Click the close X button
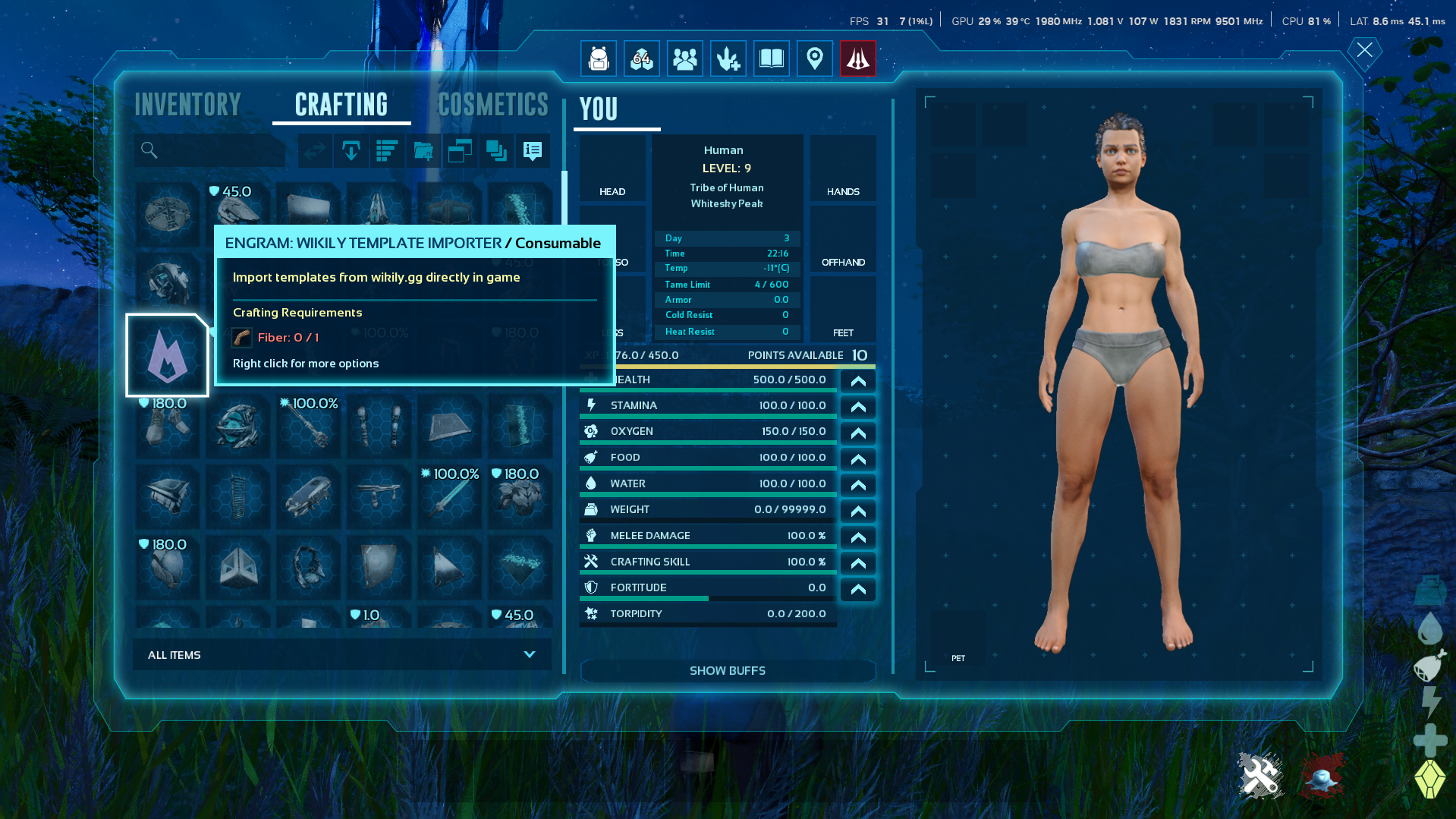The image size is (1456, 819). pyautogui.click(x=1363, y=51)
